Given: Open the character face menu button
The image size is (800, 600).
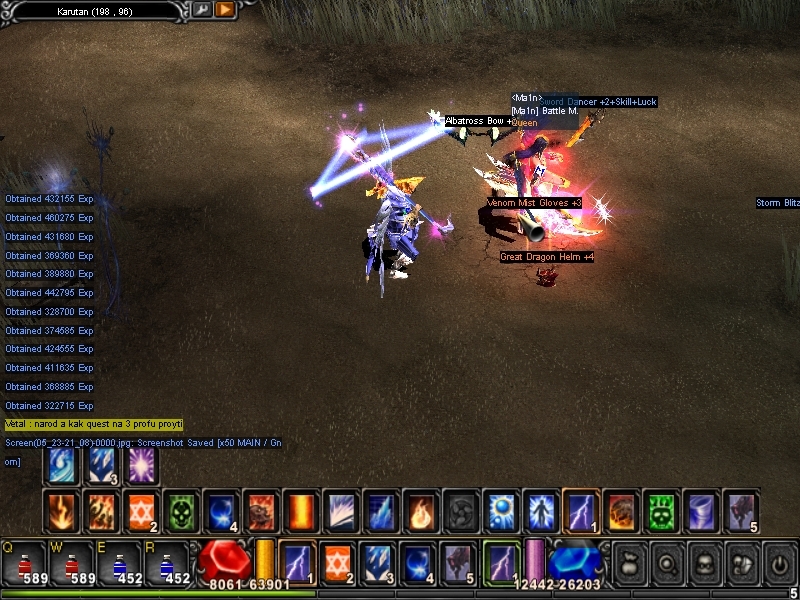Looking at the screenshot, I should click(x=703, y=562).
